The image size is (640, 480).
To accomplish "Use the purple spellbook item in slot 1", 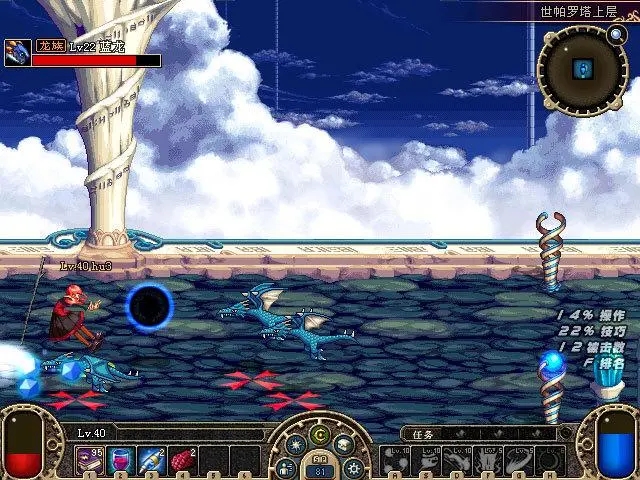I will pyautogui.click(x=91, y=460).
